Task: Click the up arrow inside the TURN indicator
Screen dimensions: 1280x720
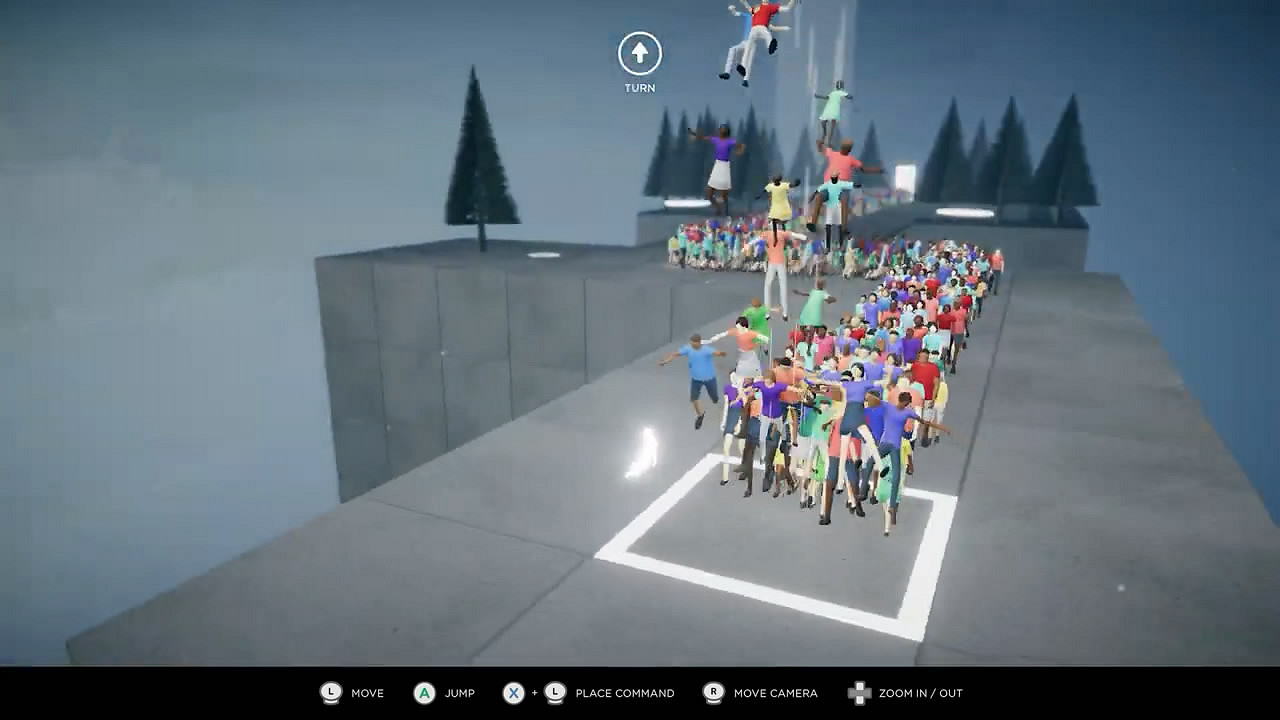Action: [x=638, y=53]
